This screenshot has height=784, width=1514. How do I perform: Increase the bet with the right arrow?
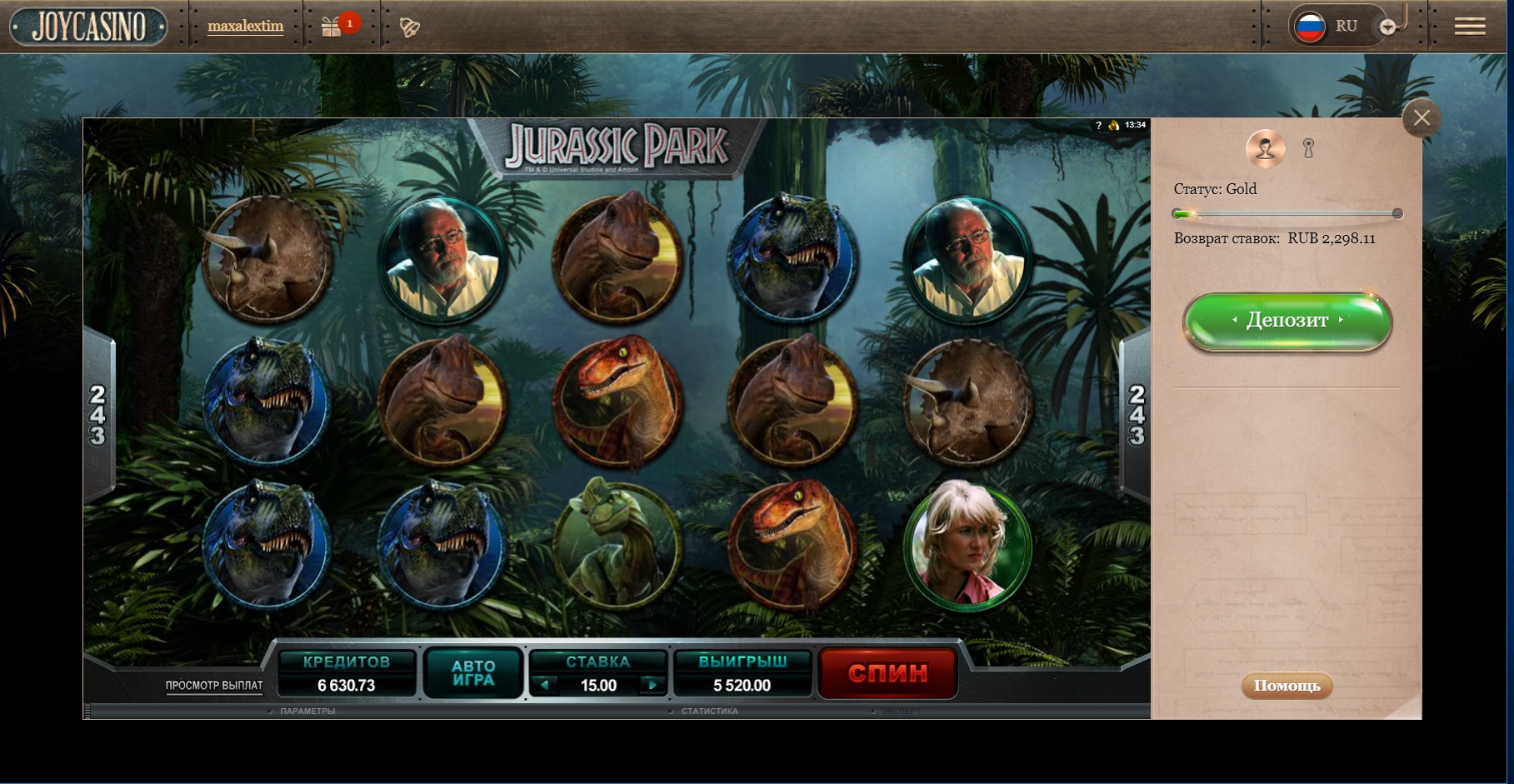click(x=652, y=685)
